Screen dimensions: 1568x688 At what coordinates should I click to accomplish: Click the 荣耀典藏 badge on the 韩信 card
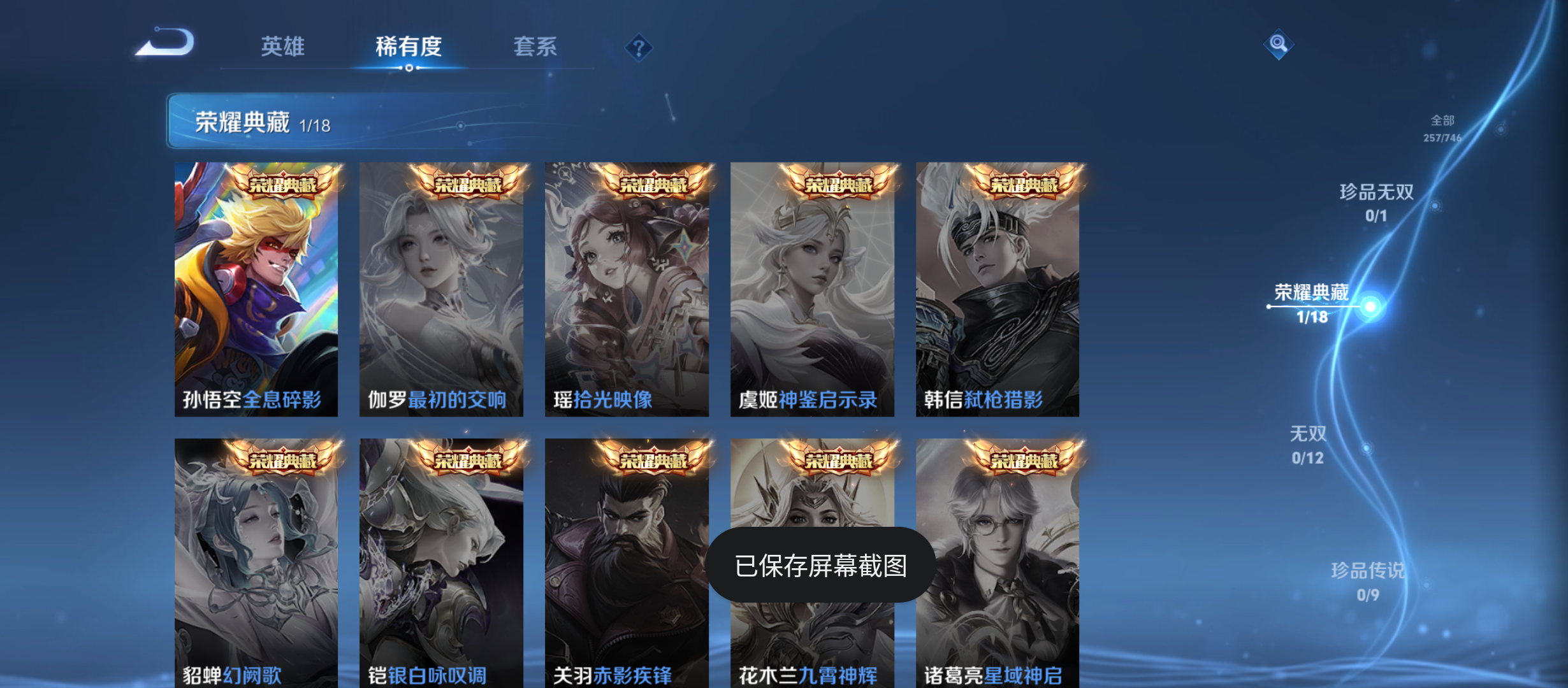(x=1026, y=185)
